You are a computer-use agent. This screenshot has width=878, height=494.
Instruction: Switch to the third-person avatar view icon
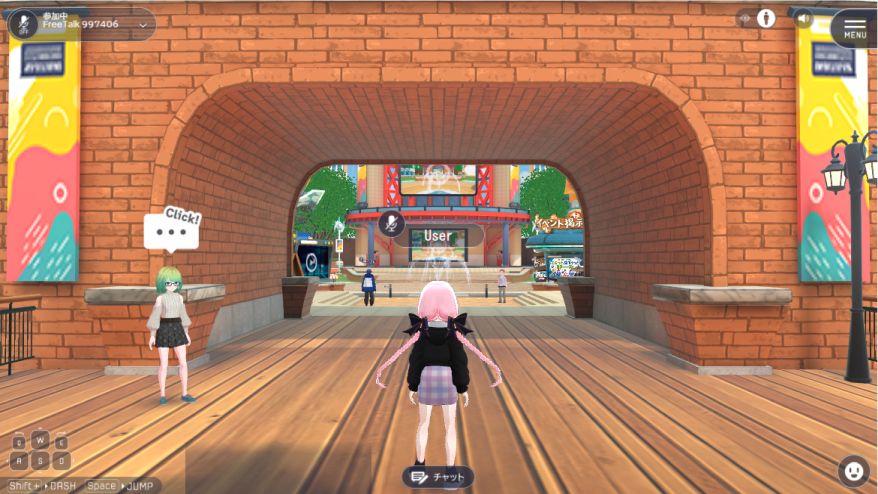click(767, 18)
